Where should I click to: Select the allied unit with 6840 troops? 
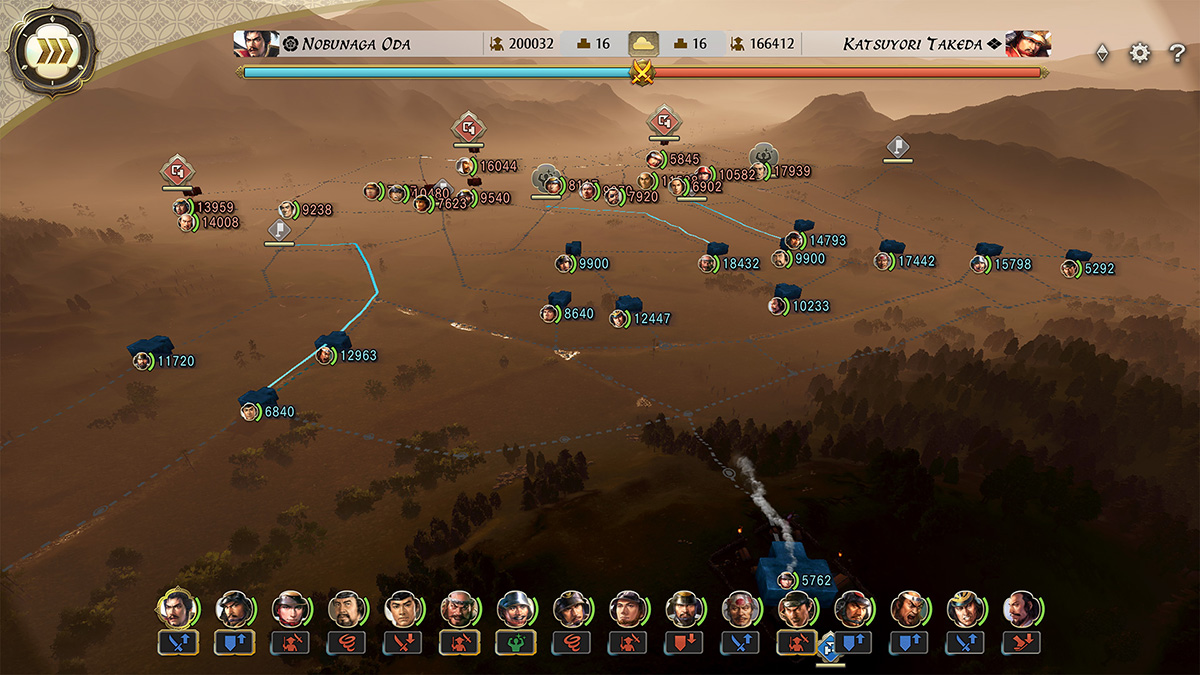pos(250,412)
